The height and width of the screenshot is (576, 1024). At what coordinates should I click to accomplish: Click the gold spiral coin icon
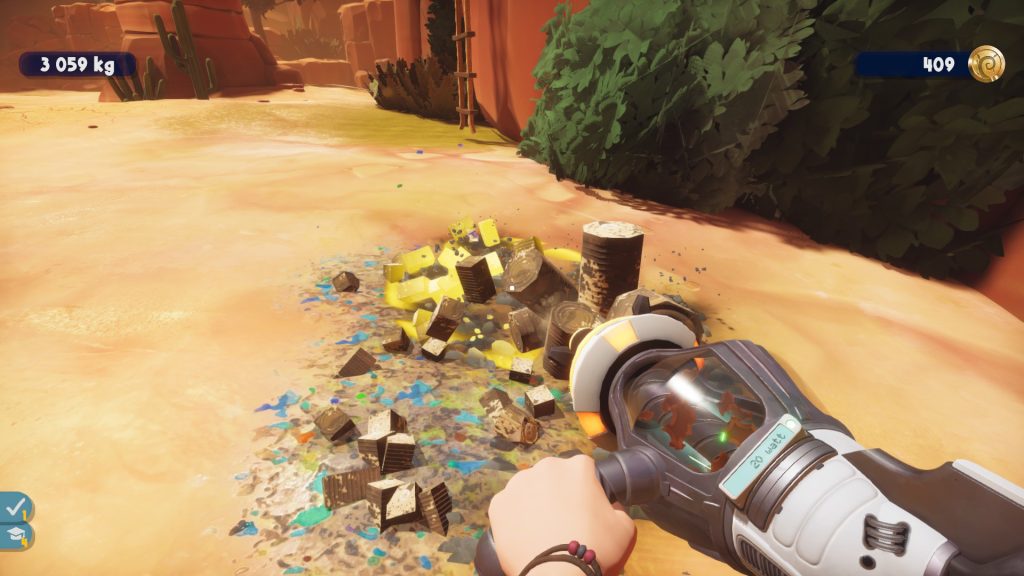coord(985,64)
